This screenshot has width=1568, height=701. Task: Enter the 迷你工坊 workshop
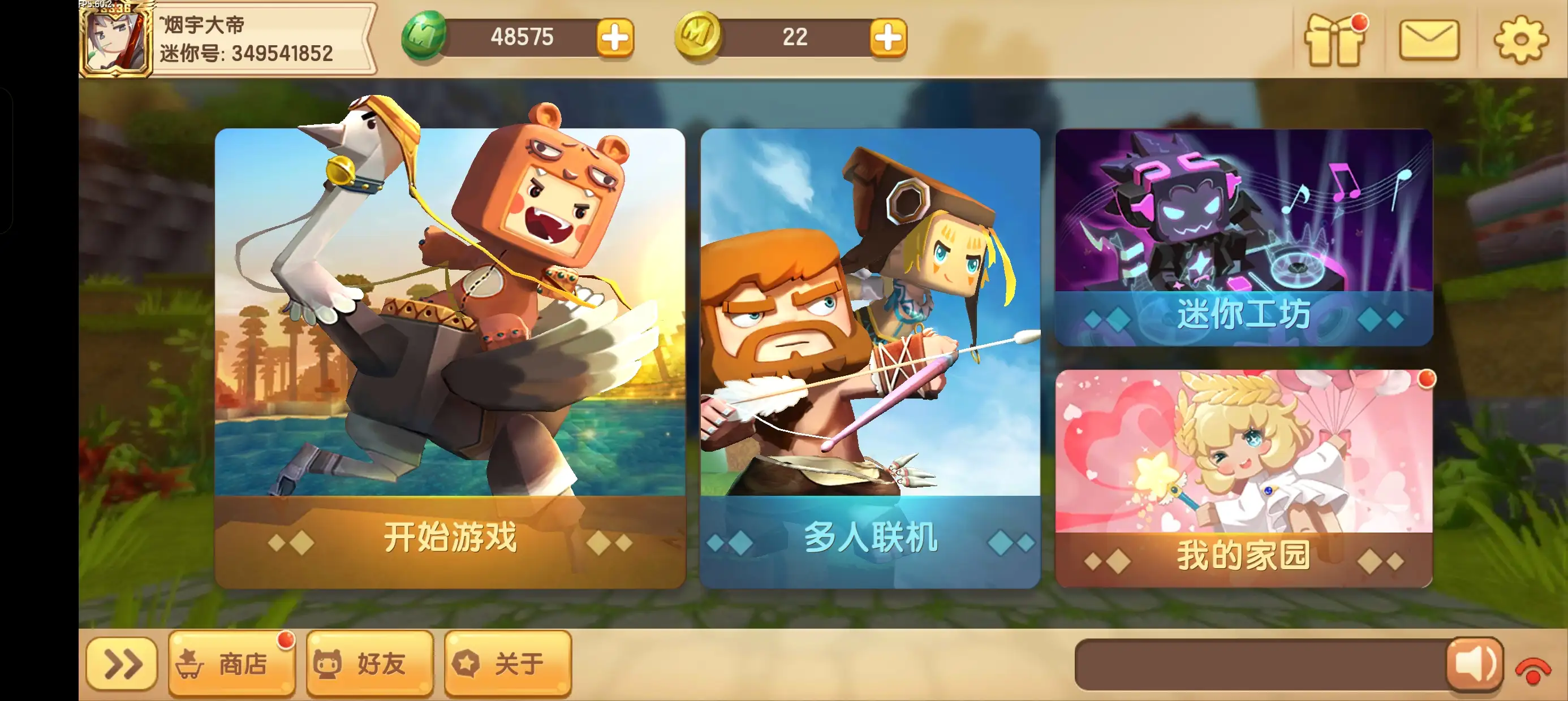(1243, 237)
